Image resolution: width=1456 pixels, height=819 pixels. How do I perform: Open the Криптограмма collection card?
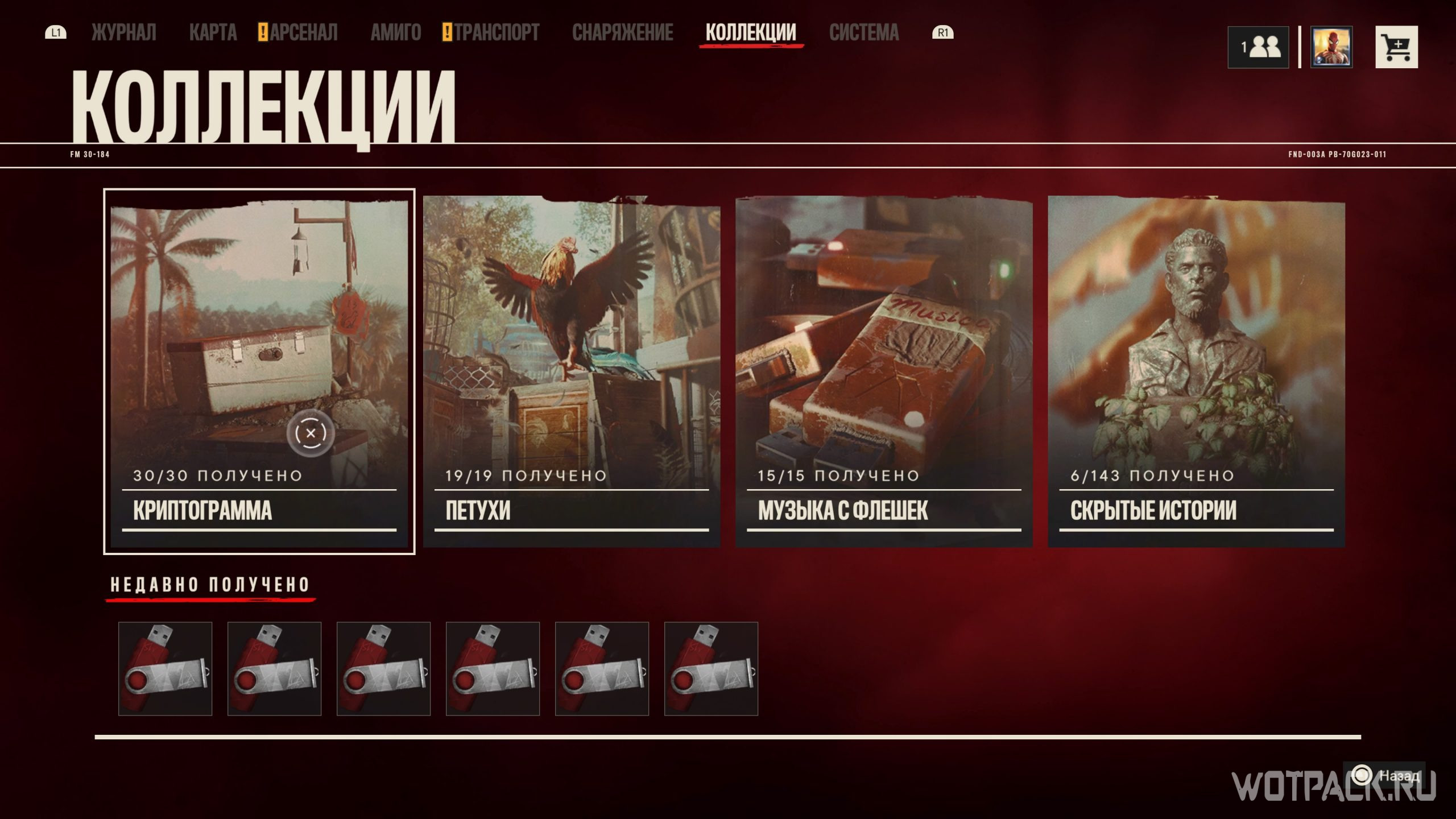(x=259, y=371)
